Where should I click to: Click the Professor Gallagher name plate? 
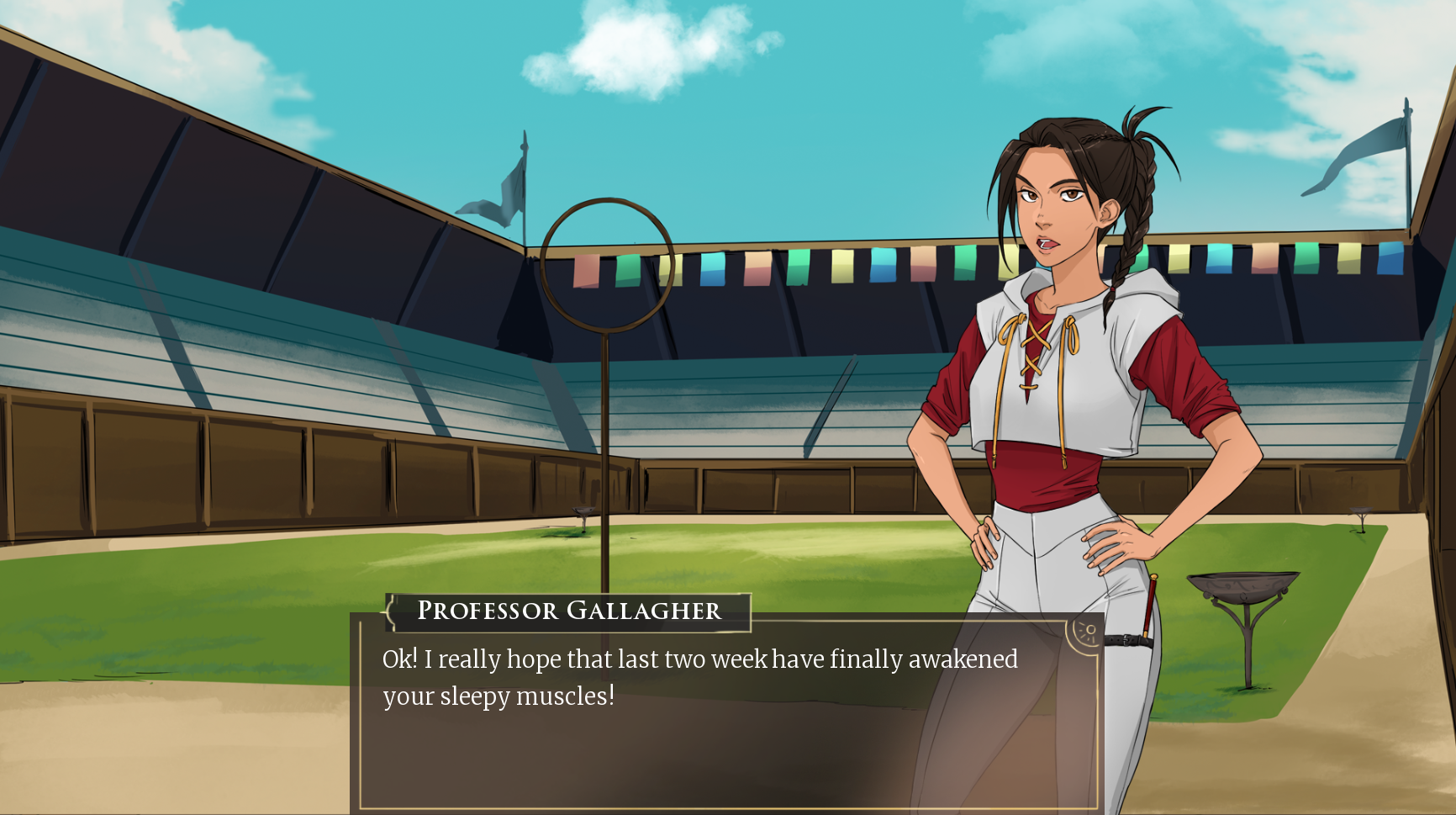[x=568, y=611]
